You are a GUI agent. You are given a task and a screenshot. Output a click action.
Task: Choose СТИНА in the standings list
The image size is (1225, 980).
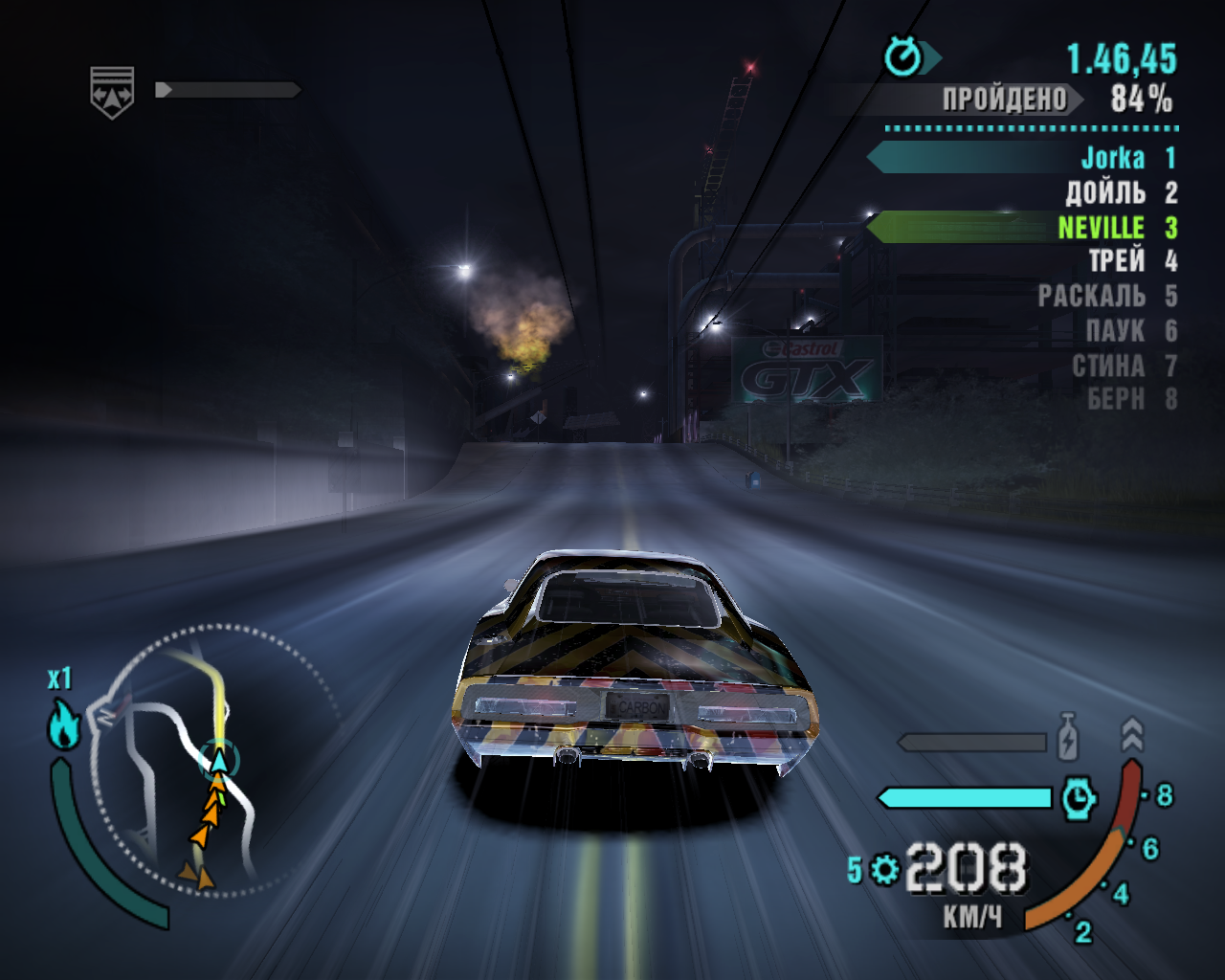(1108, 366)
